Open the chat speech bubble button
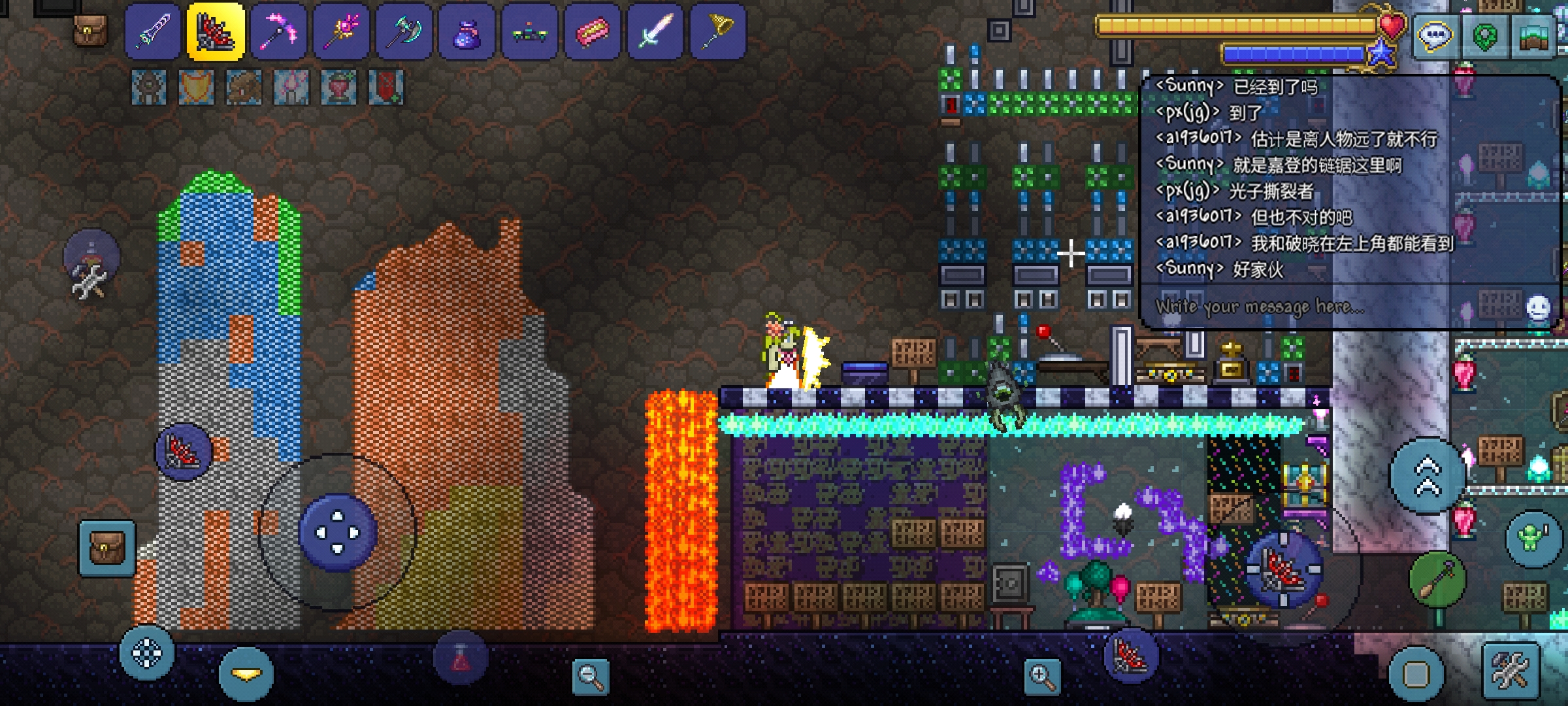Image resolution: width=1568 pixels, height=706 pixels. [x=1433, y=36]
